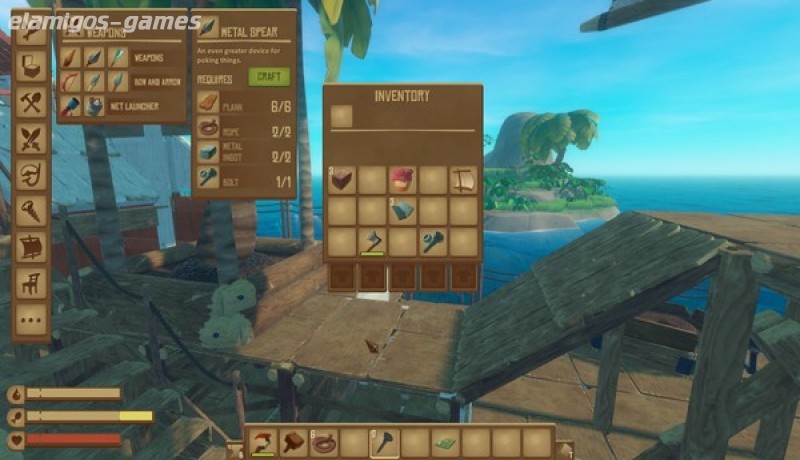The image size is (800, 460).
Task: Choose the rope slot in the hotbar
Action: pyautogui.click(x=325, y=442)
